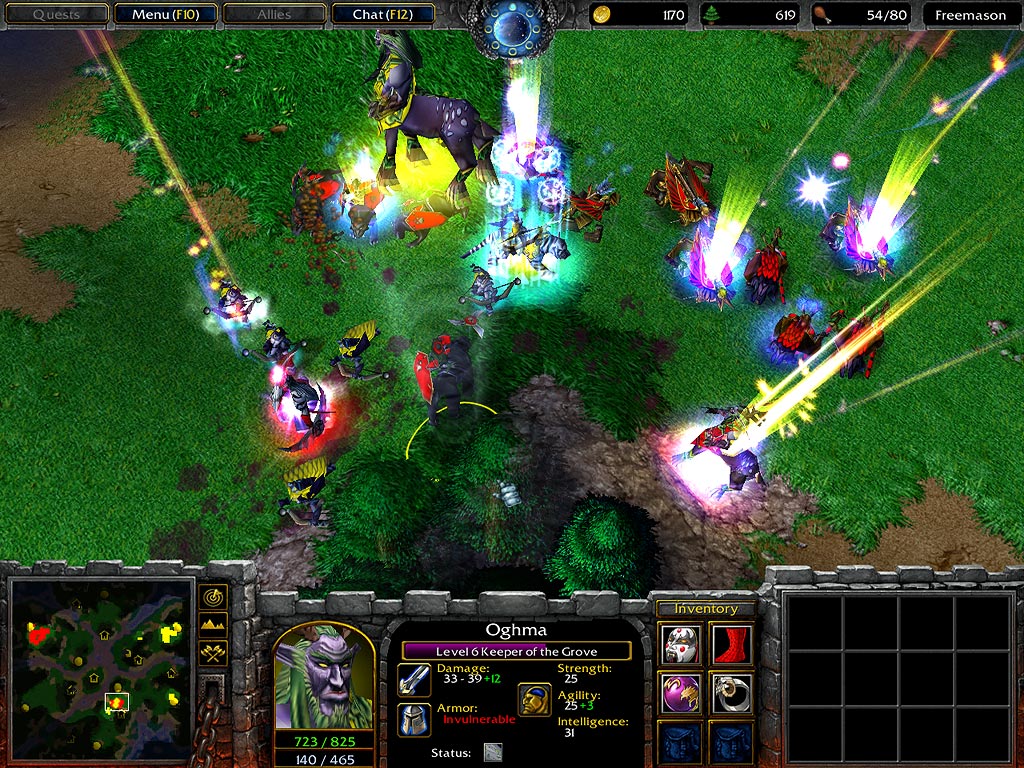1024x768 pixels.
Task: Toggle minimap terrain display button
Action: click(213, 625)
